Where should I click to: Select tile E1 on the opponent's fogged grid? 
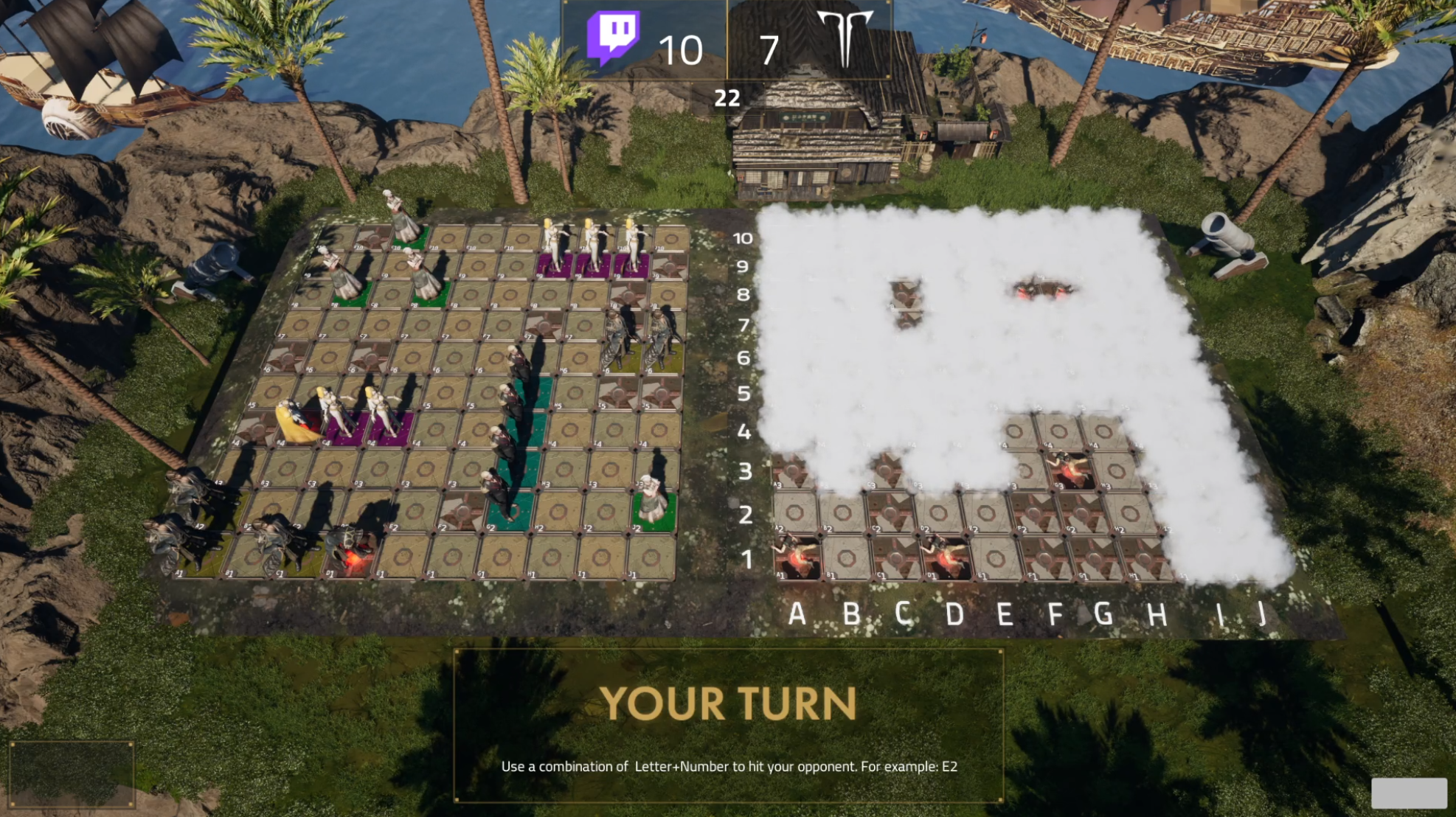(996, 557)
